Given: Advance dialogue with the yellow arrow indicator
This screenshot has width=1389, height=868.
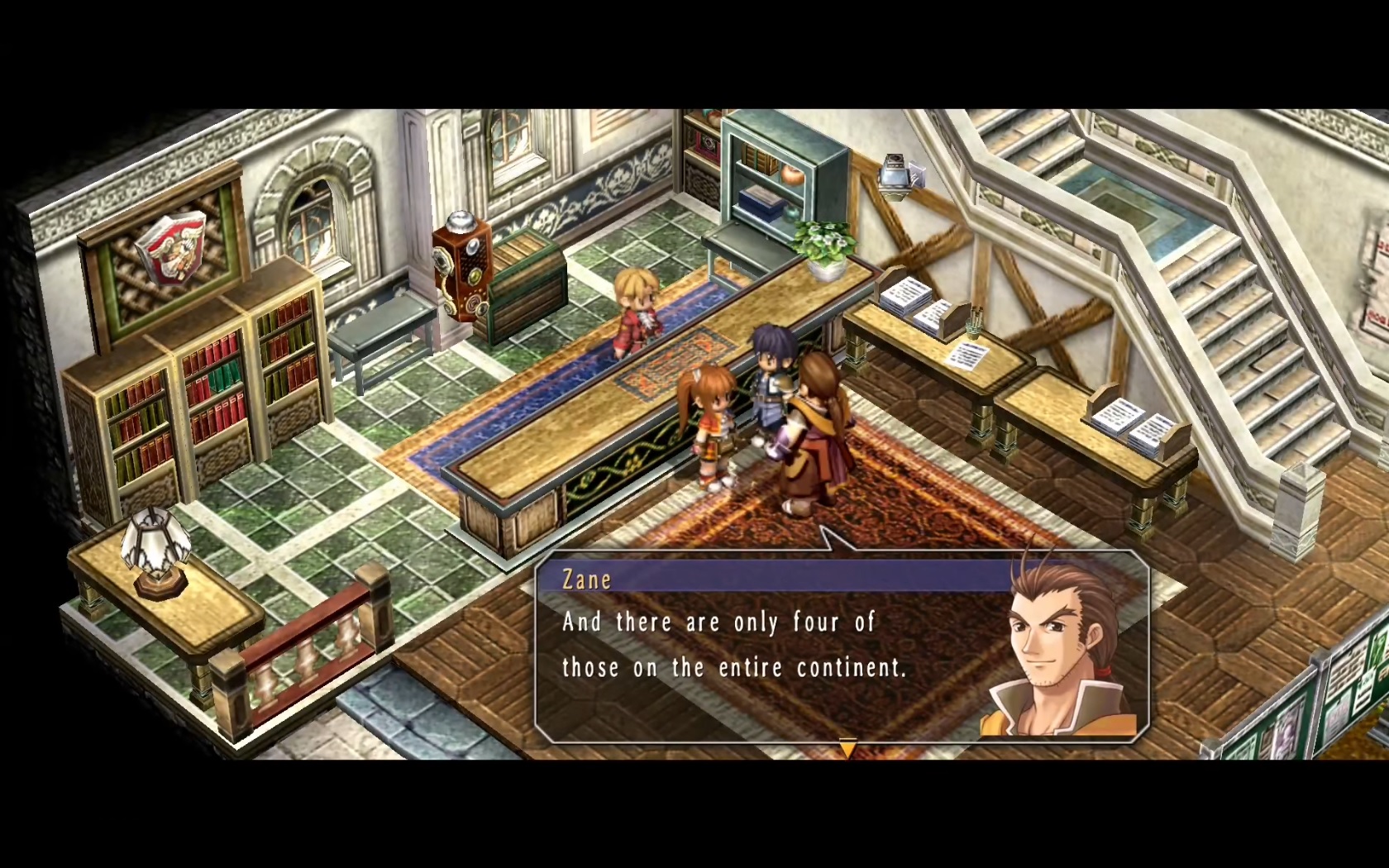Looking at the screenshot, I should pyautogui.click(x=847, y=748).
